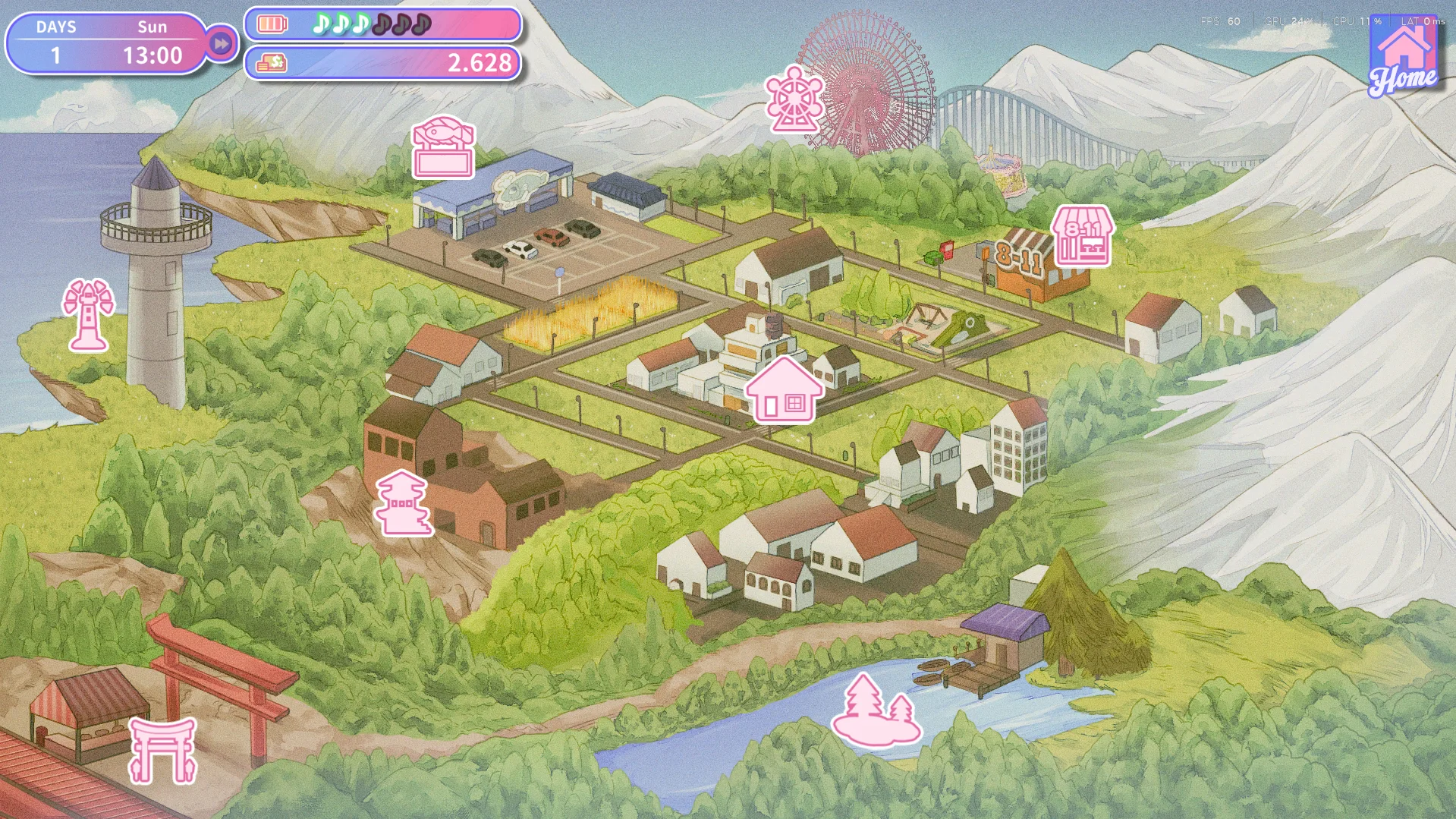Choose the pink house location marker
This screenshot has height=819, width=1456.
[784, 391]
